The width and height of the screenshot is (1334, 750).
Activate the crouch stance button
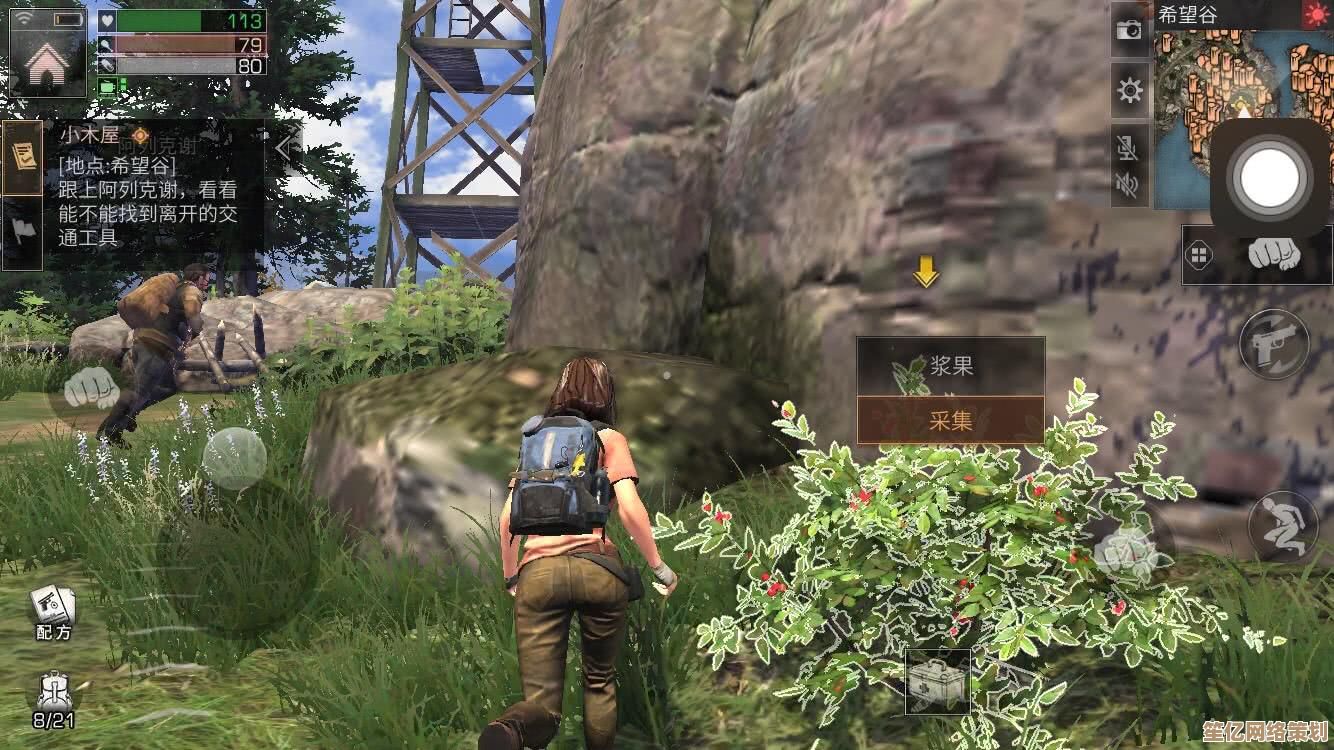pyautogui.click(x=1282, y=527)
